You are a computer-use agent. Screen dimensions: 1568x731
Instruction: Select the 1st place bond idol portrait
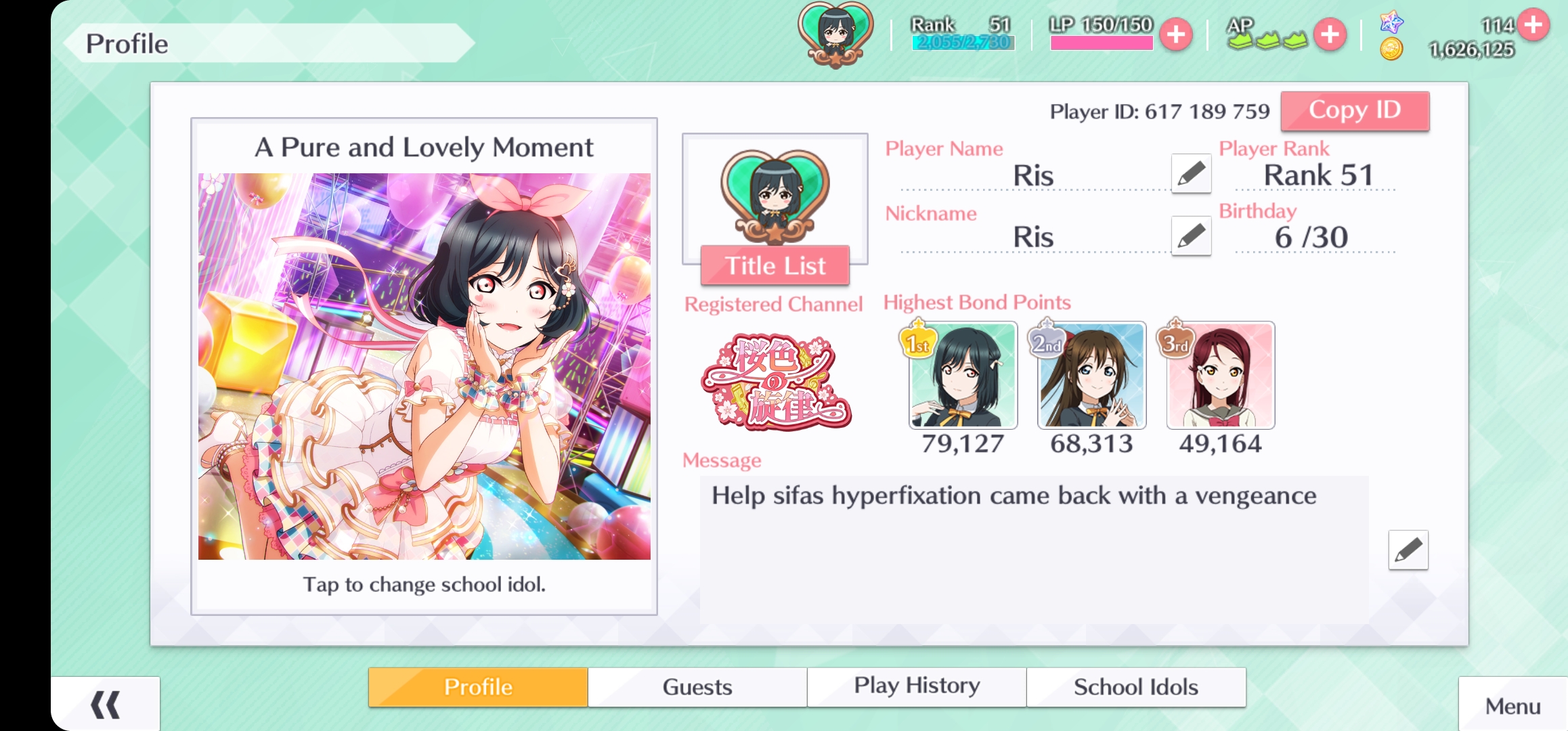[x=962, y=376]
